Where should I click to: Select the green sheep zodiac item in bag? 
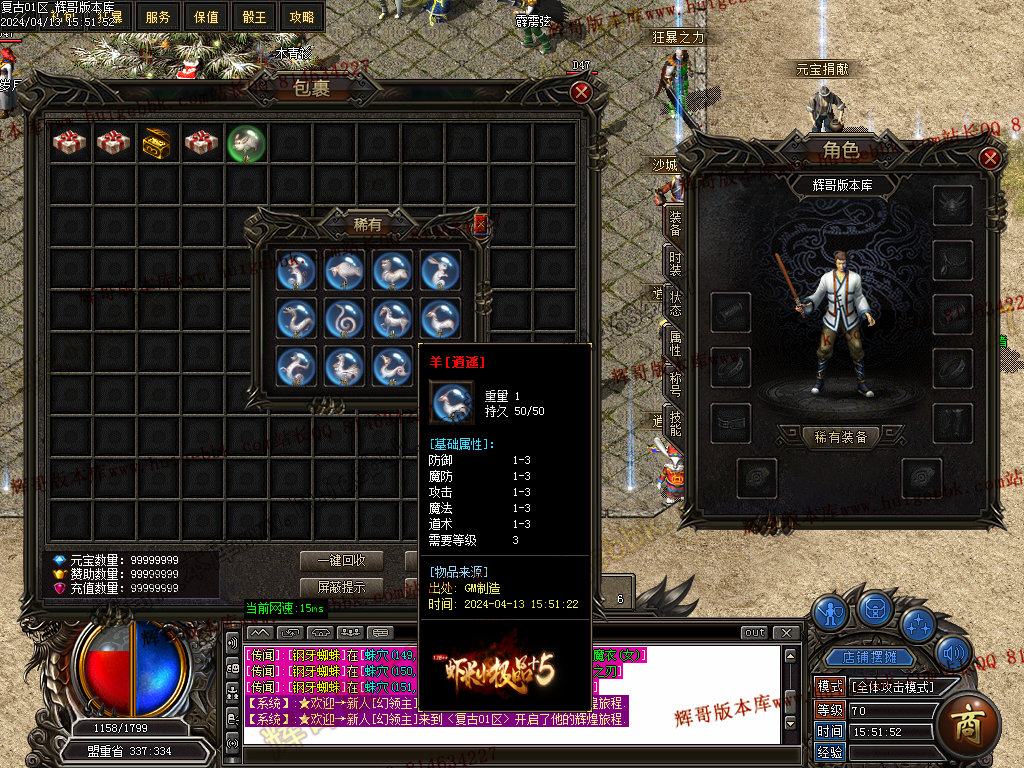(245, 143)
